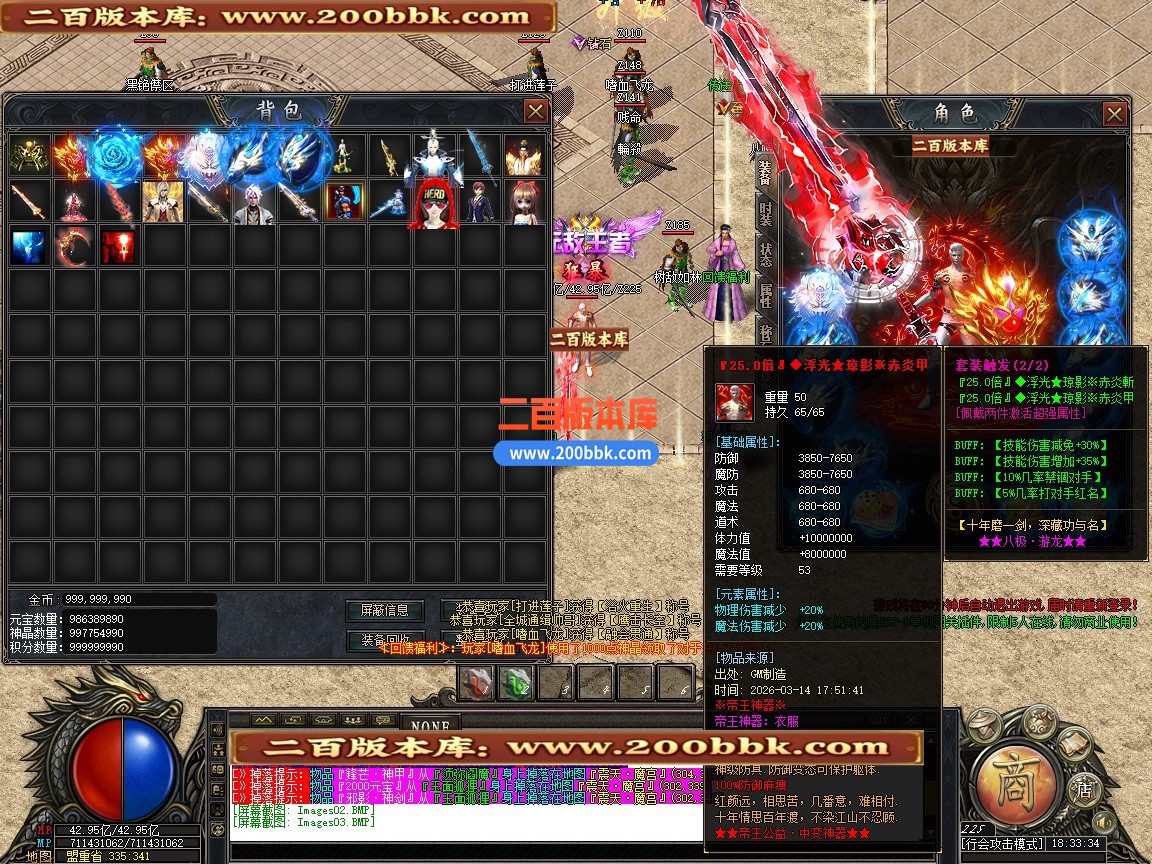1152x864 pixels.
Task: Click the NONE chat channel tab
Action: pos(430,722)
